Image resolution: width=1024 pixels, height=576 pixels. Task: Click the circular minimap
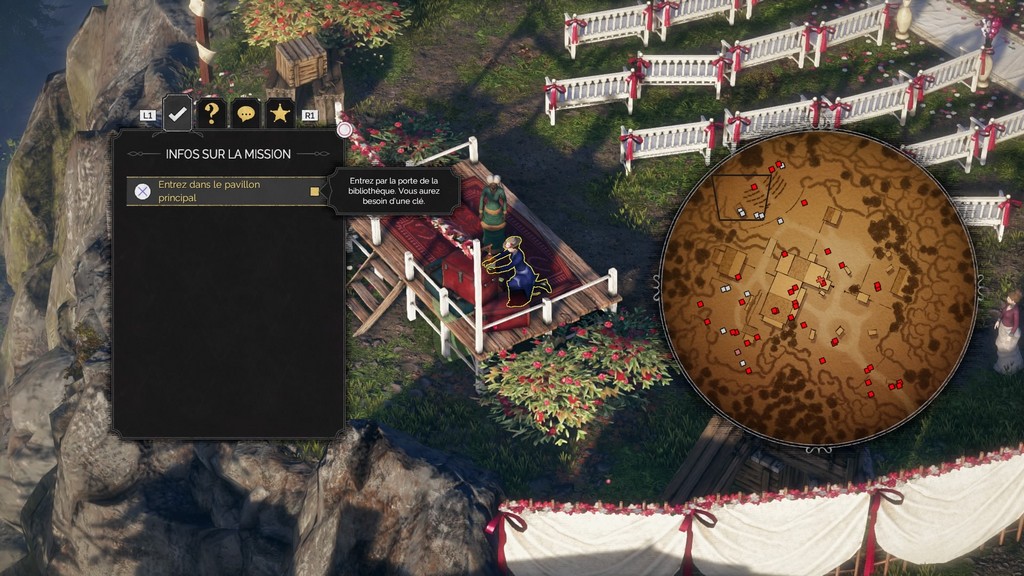tap(817, 287)
